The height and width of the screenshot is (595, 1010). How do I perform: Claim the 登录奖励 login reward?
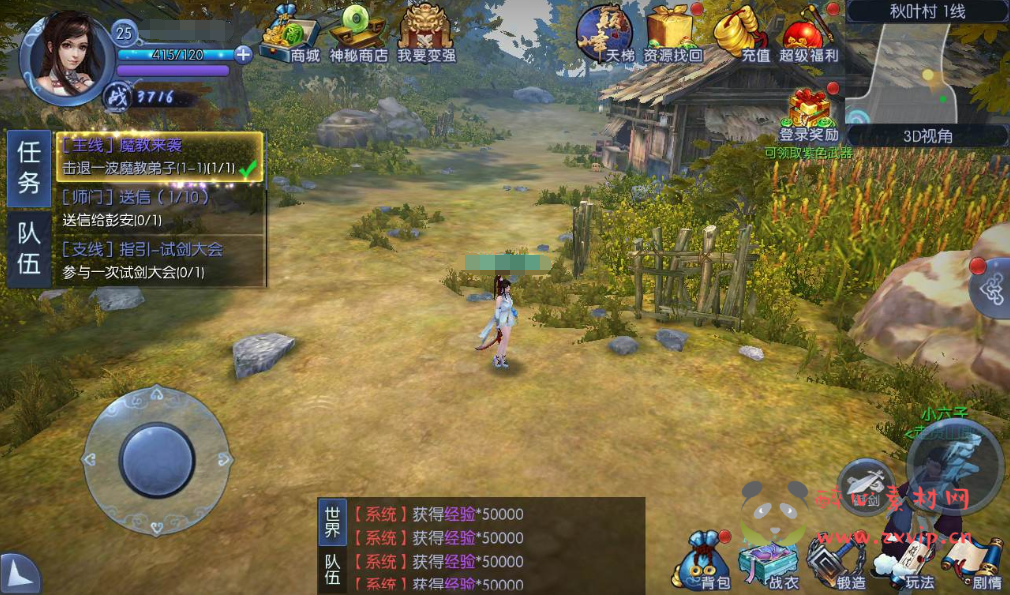(x=810, y=116)
